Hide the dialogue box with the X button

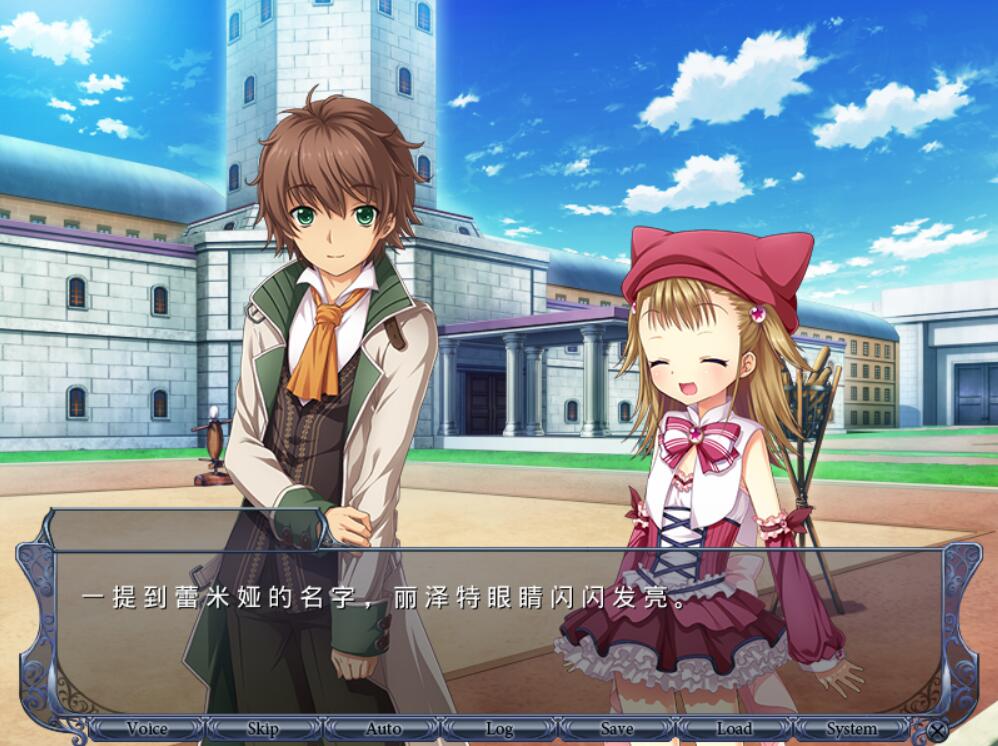[937, 731]
